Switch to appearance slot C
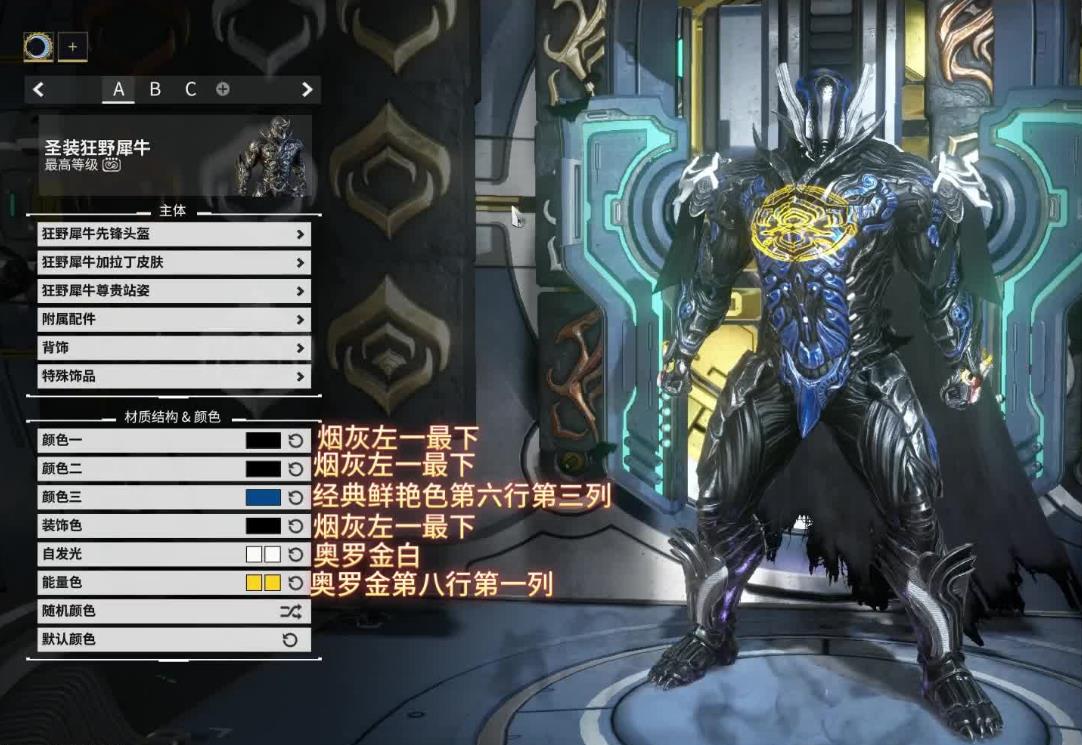 pos(190,89)
